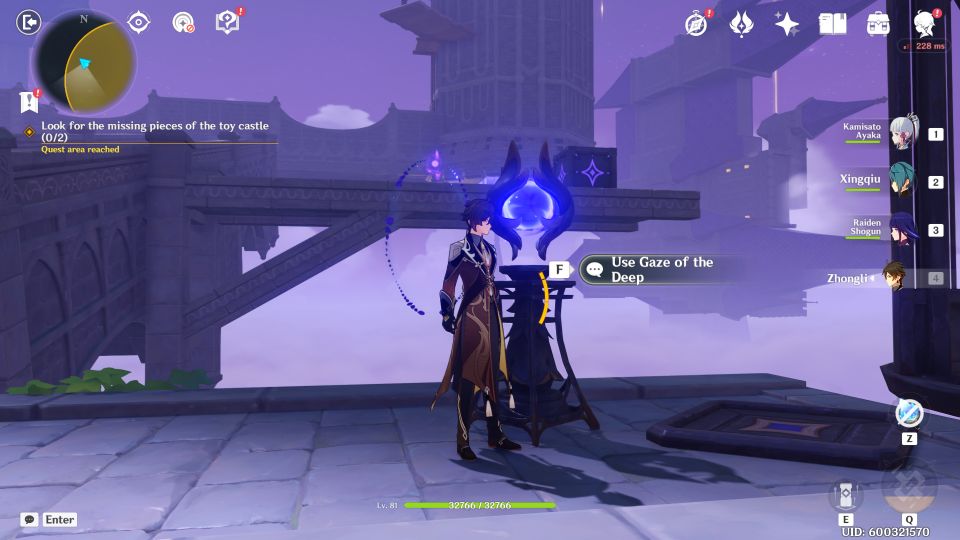
Task: Select the toy castle quest tracker
Action: 155,131
